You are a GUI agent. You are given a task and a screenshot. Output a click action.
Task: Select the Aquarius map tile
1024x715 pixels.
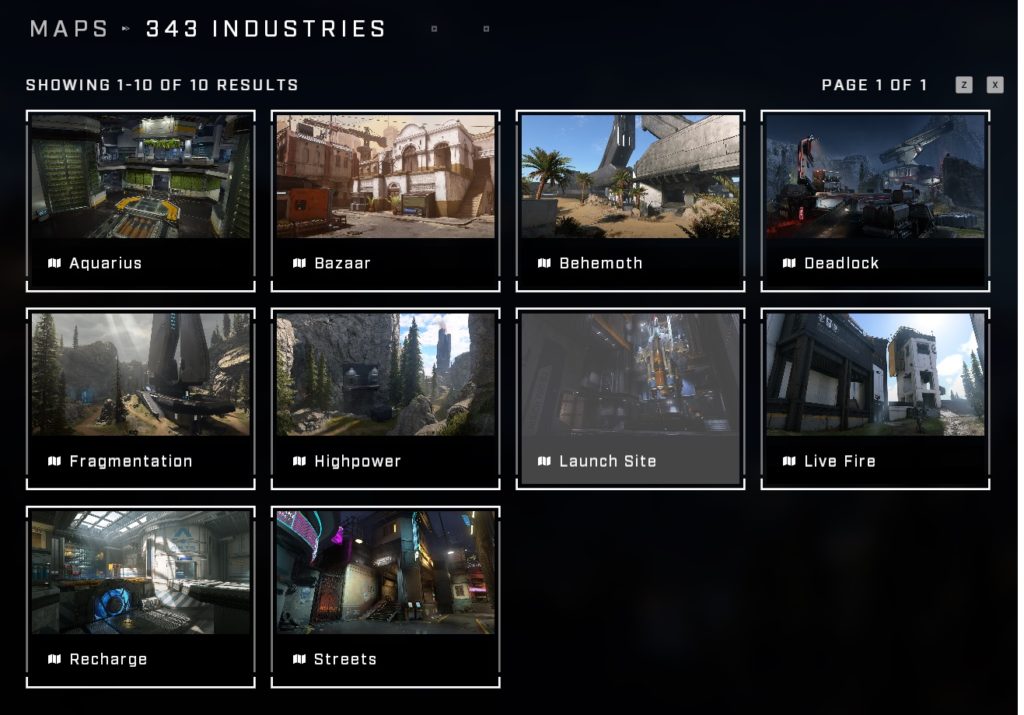pos(141,200)
